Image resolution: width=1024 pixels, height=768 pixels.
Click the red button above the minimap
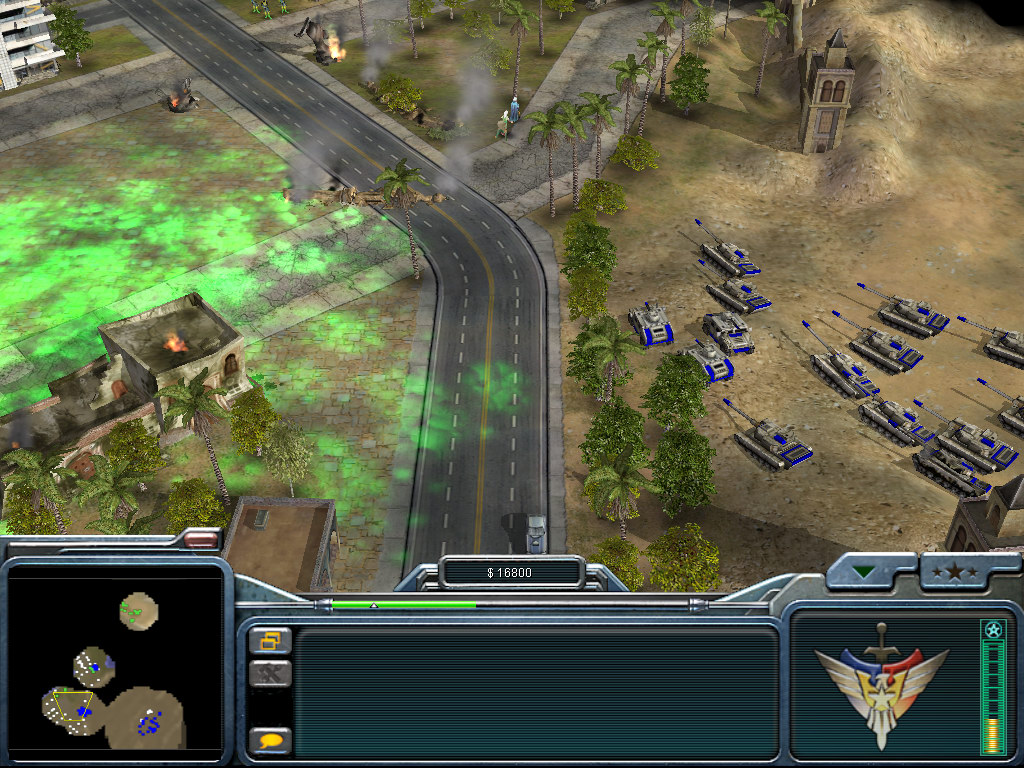[x=201, y=539]
